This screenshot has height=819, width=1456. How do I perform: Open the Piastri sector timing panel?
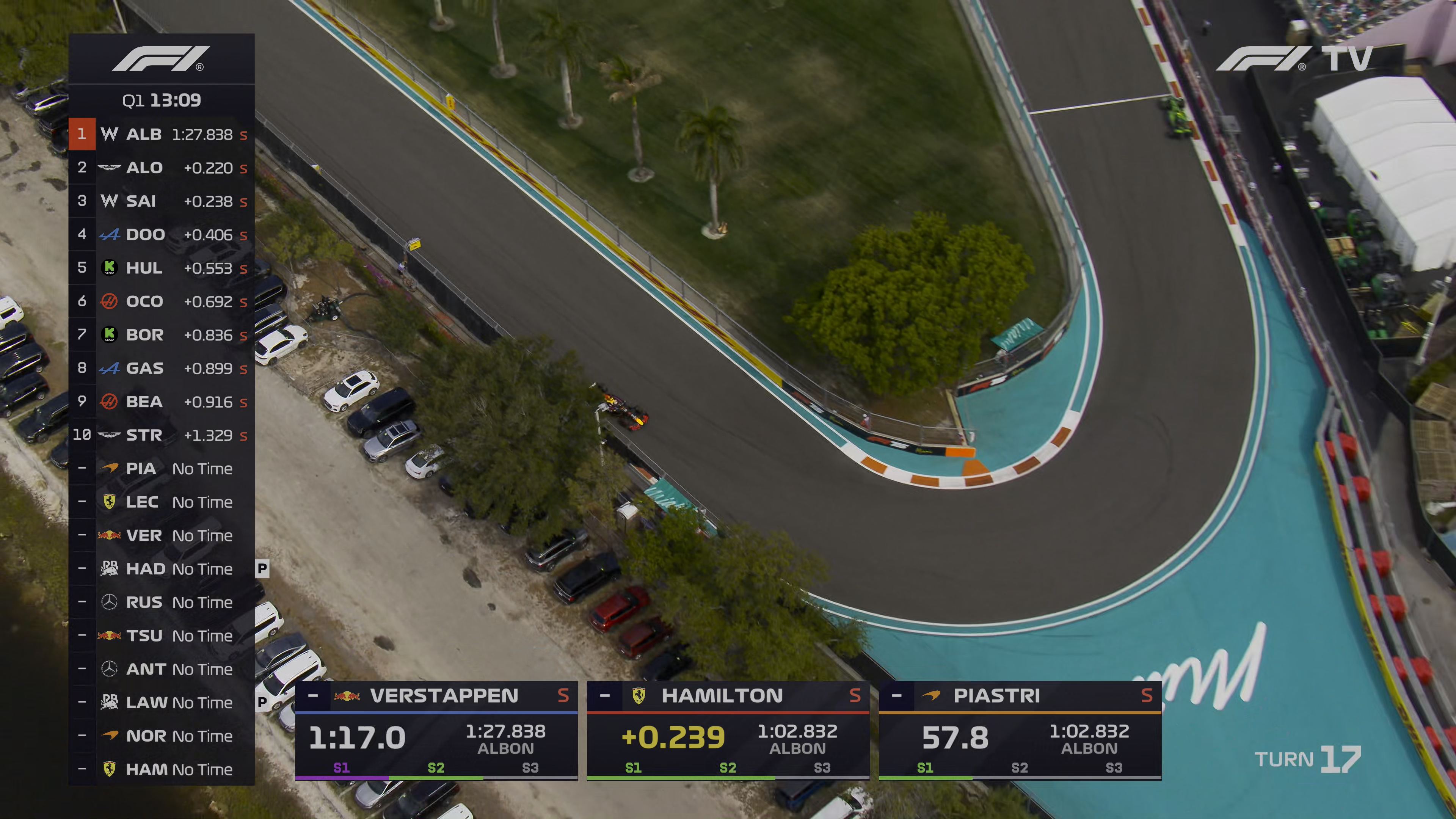(x=1020, y=731)
